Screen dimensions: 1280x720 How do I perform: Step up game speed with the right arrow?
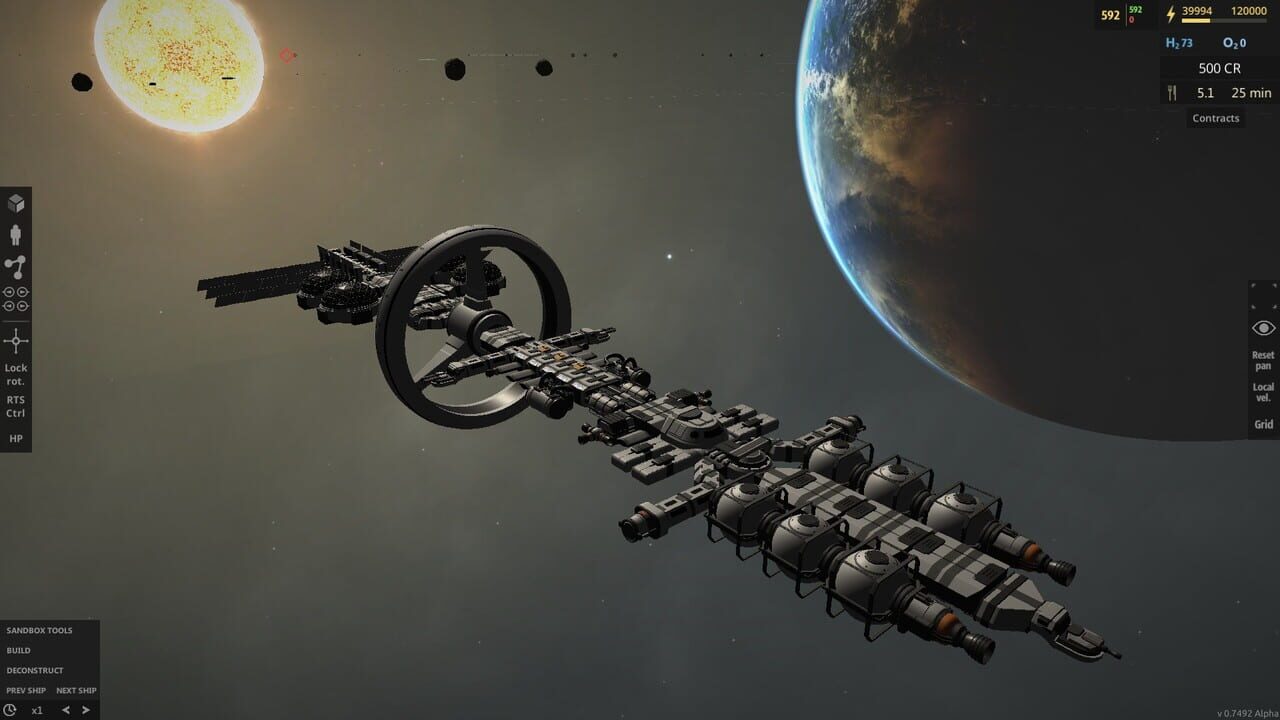[86, 710]
